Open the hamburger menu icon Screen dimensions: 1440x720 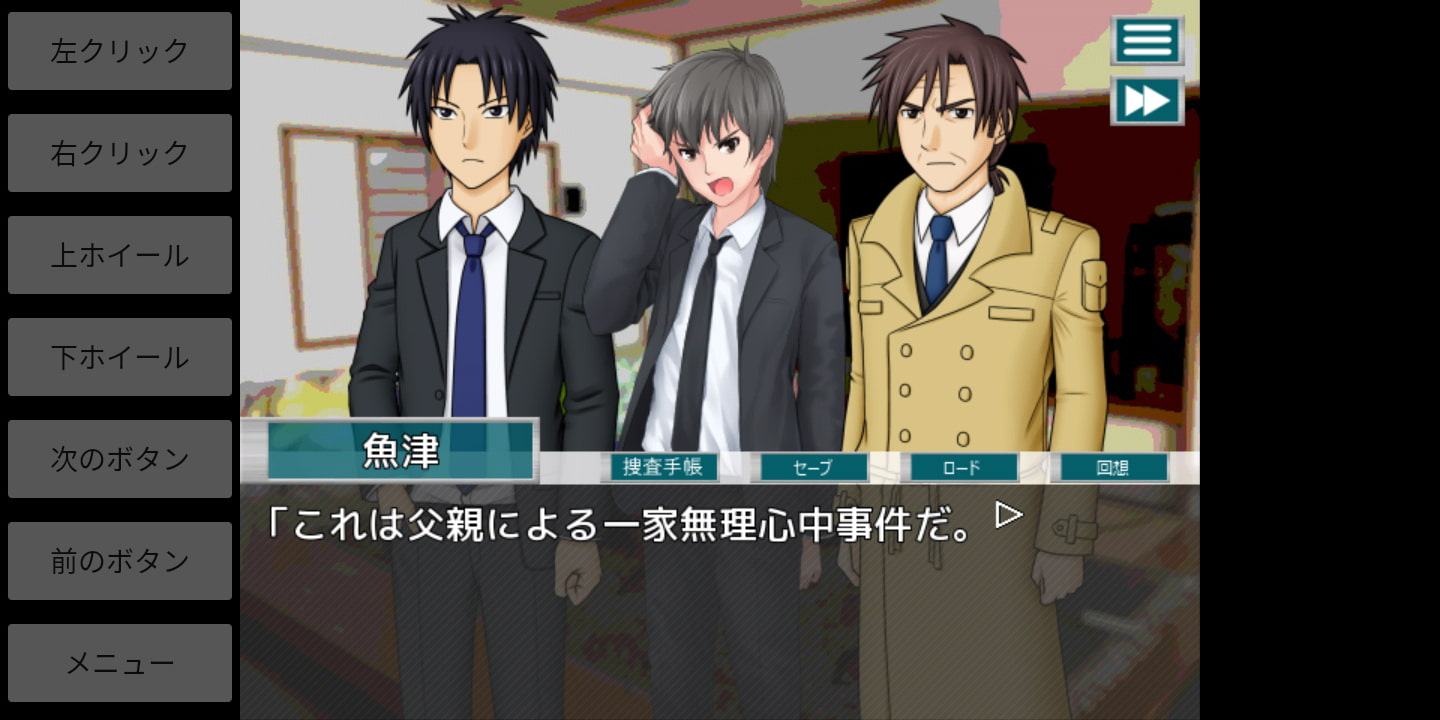pos(1147,41)
